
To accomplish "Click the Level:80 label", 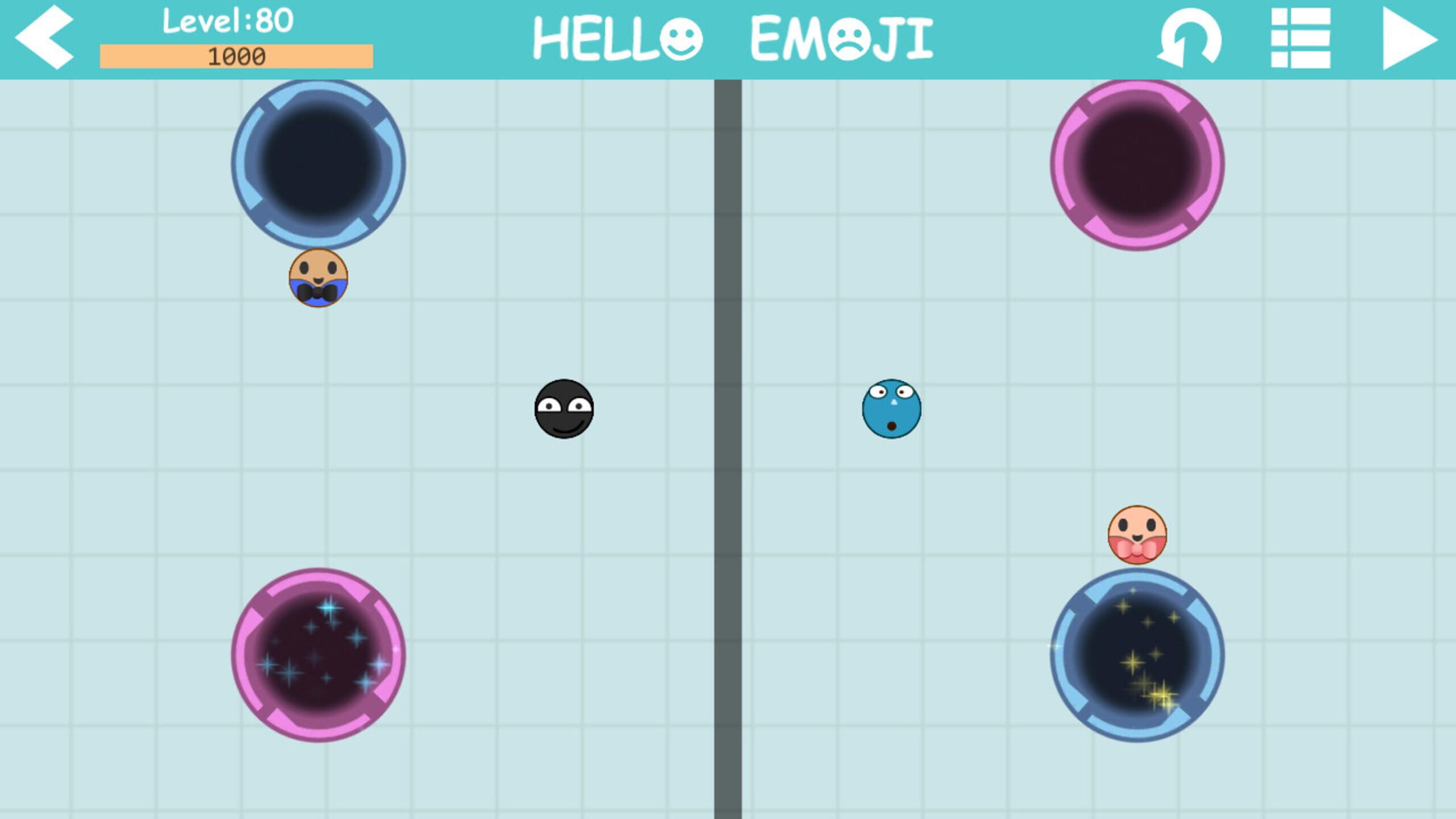I will [226, 22].
